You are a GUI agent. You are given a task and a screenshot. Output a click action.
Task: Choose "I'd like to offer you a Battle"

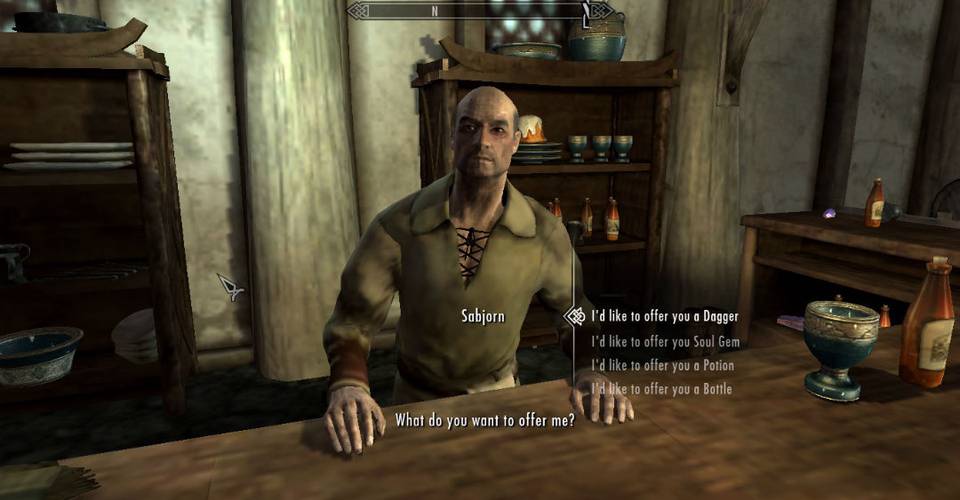(661, 389)
